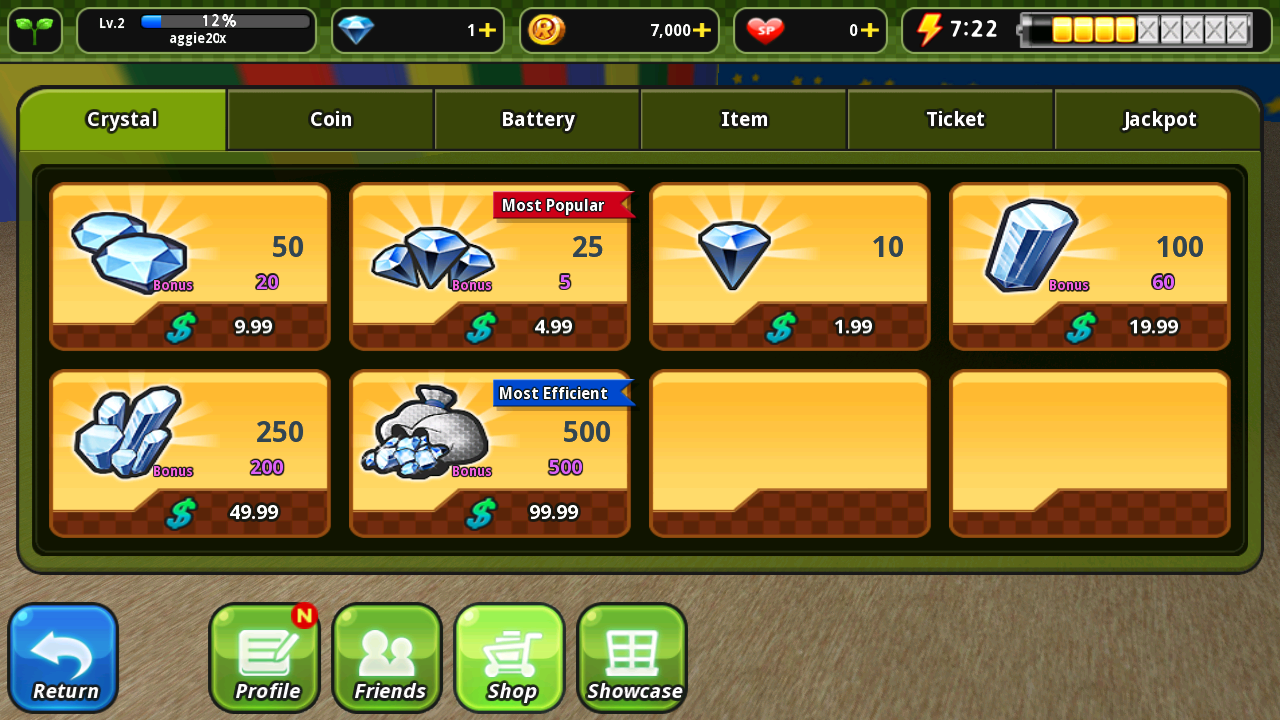Screen dimensions: 1280x720
Task: Open the Showcase
Action: tap(632, 658)
